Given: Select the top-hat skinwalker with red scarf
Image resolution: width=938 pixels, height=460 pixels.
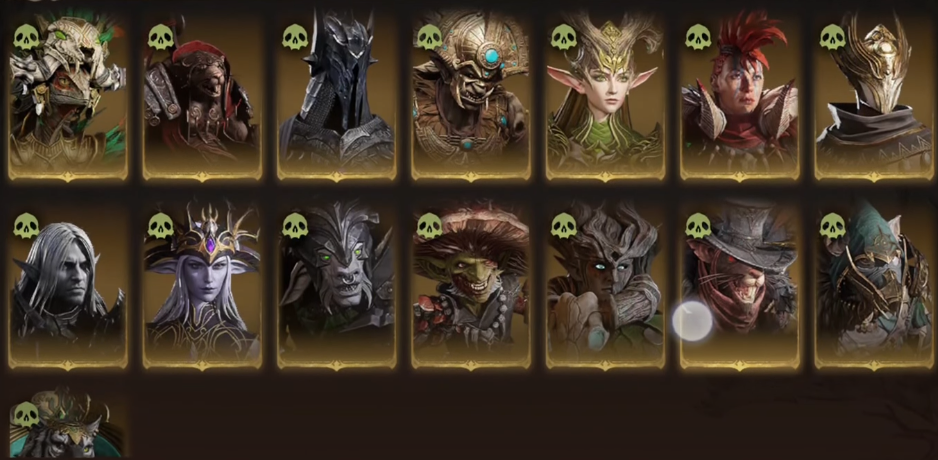Looking at the screenshot, I should 739,287.
